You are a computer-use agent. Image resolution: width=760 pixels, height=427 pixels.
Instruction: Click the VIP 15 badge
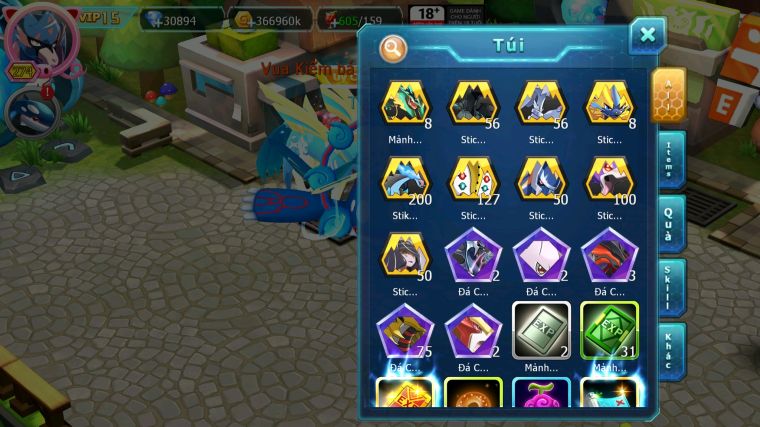tap(98, 17)
